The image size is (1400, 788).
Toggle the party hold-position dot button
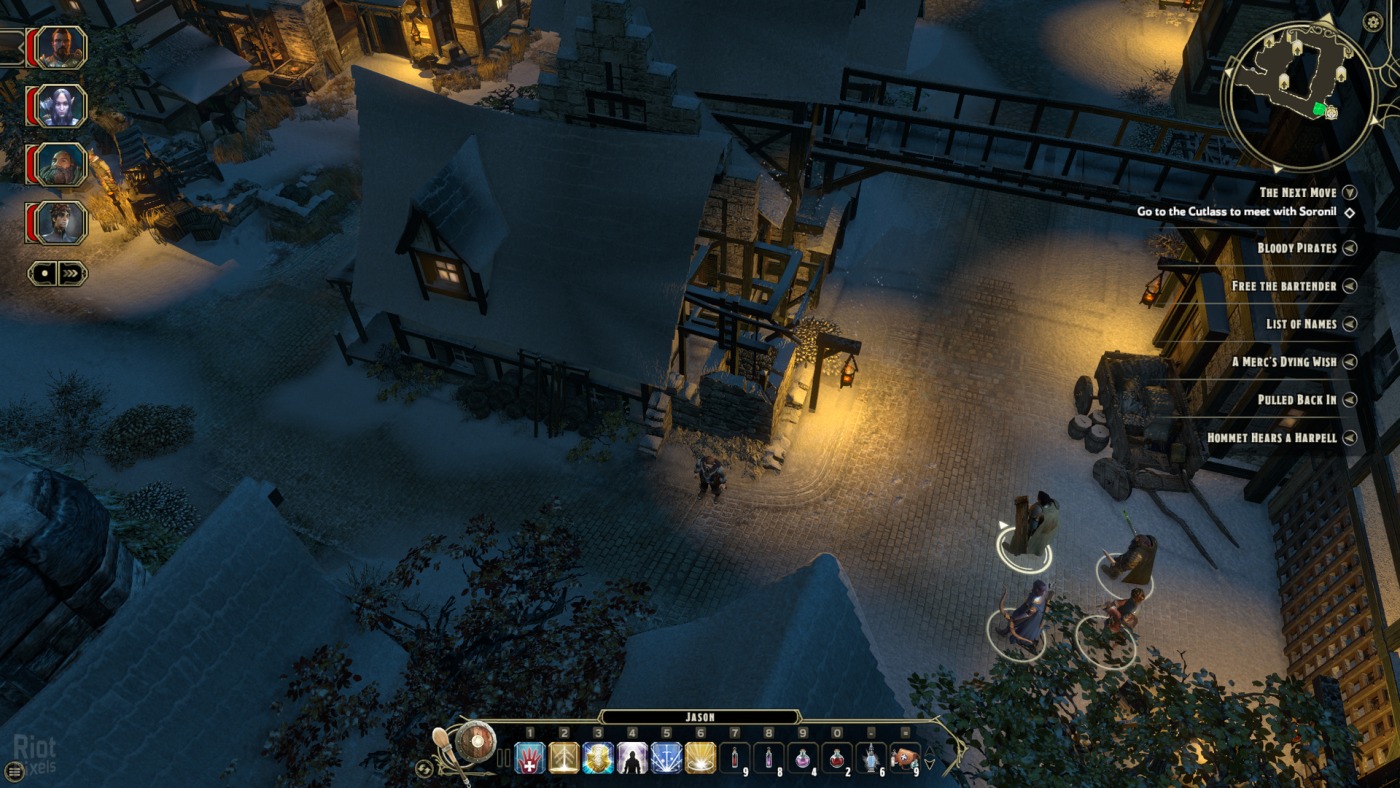coord(43,273)
